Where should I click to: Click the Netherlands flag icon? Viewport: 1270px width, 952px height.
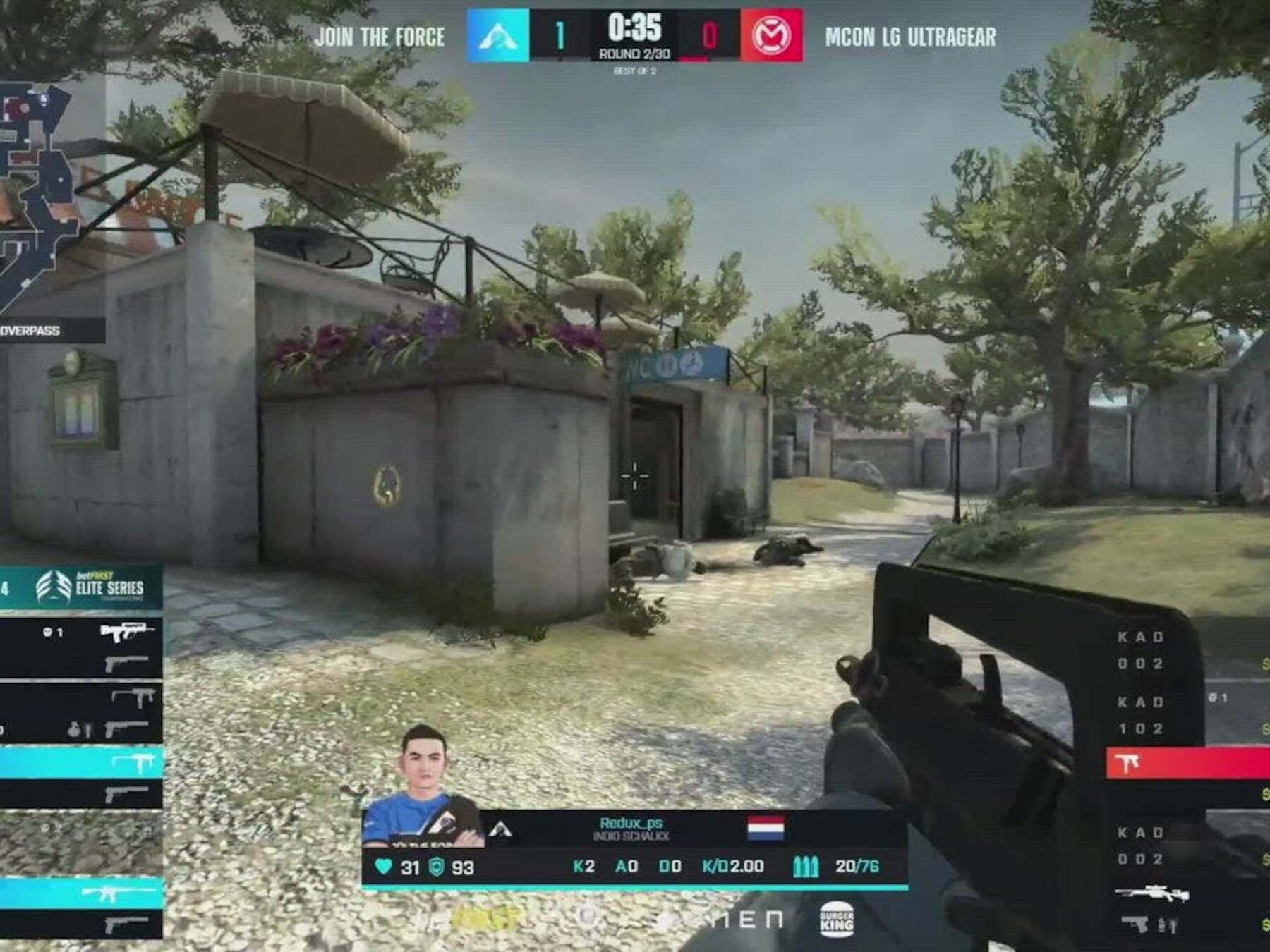point(766,829)
